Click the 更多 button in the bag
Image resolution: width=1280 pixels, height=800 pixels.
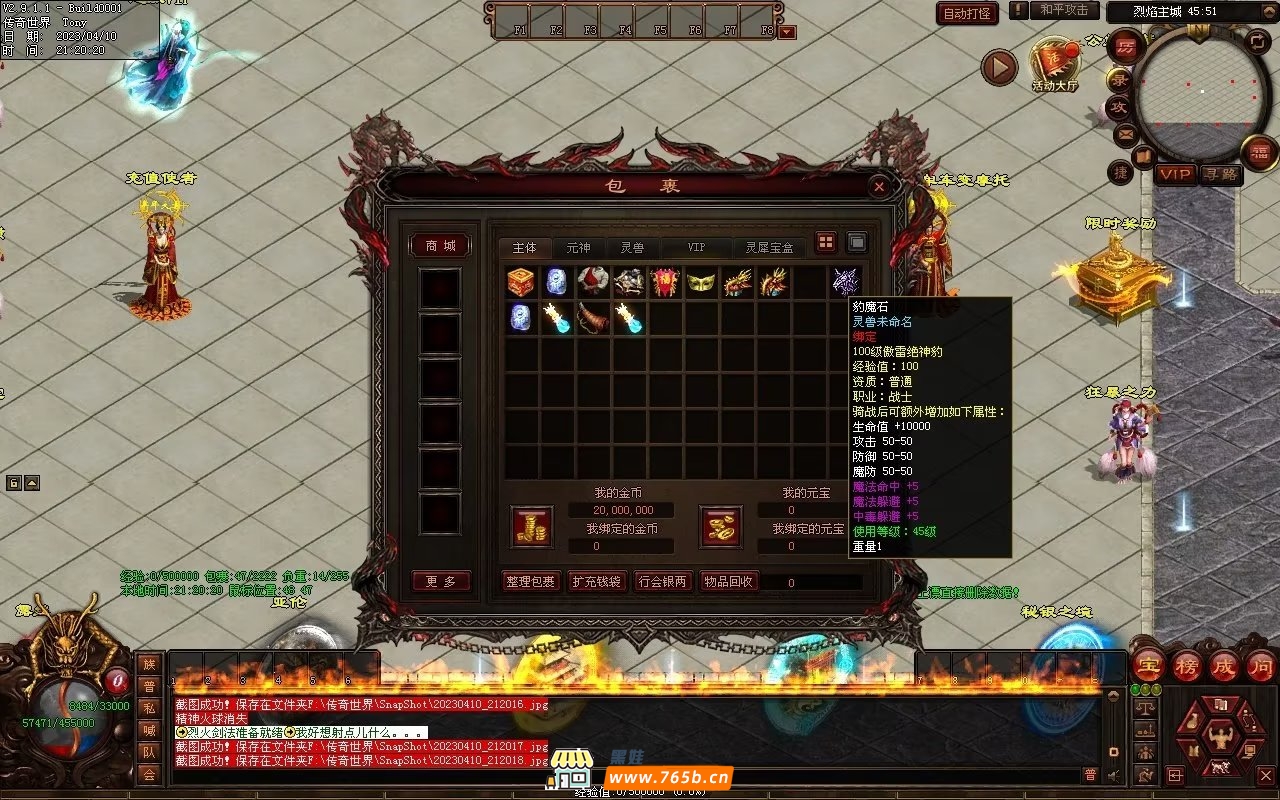(440, 581)
